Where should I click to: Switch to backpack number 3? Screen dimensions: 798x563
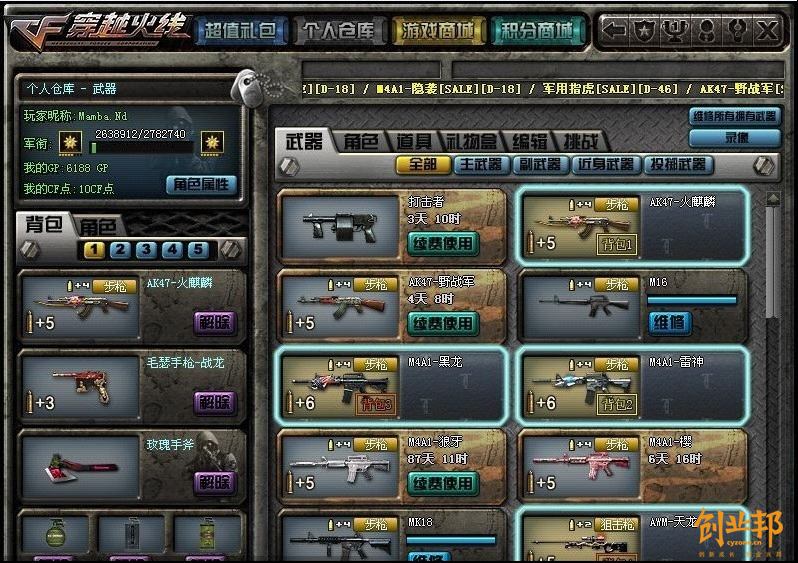146,250
